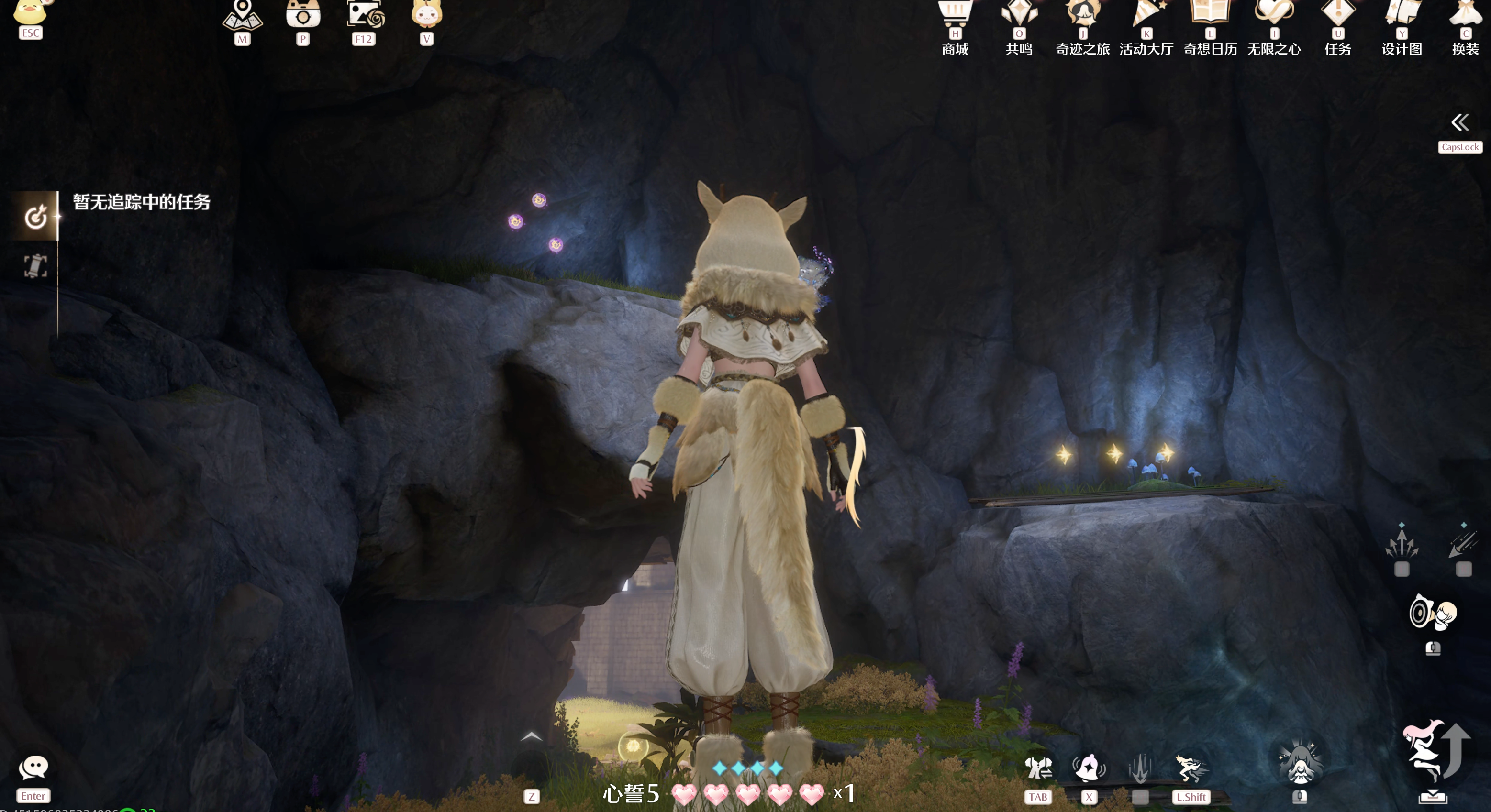Screen dimensions: 1491x812
Task: Activate the dash sprint ability icon
Action: [x=1191, y=768]
